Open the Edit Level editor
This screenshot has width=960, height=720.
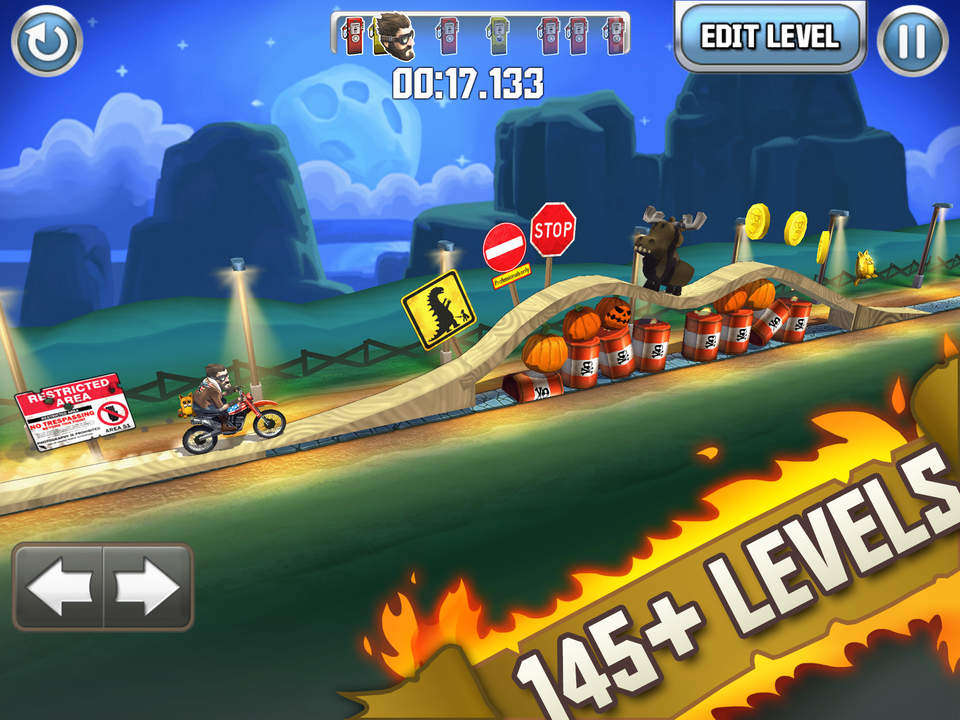coord(769,37)
